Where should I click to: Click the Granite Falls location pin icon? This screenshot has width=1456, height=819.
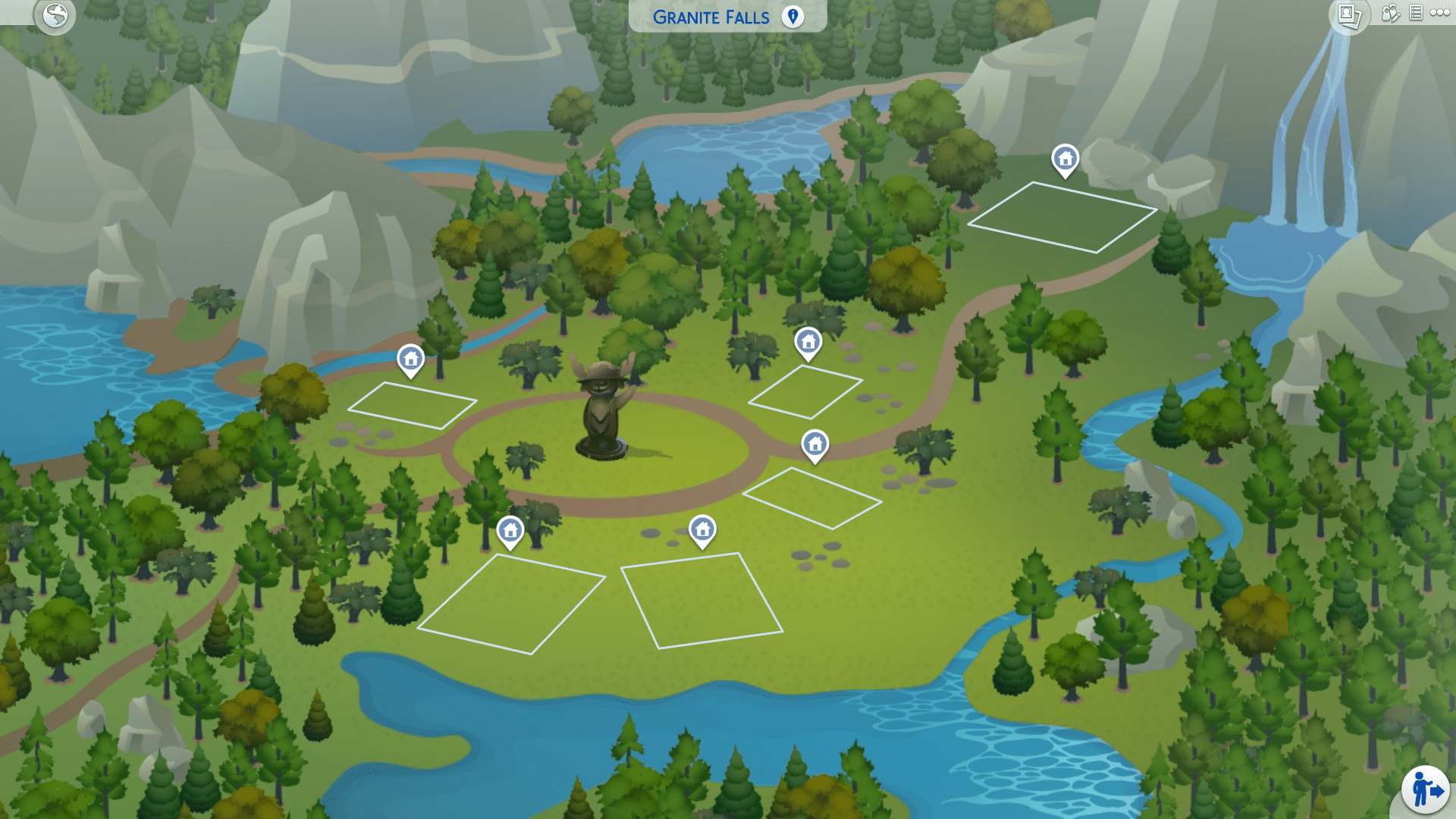792,17
